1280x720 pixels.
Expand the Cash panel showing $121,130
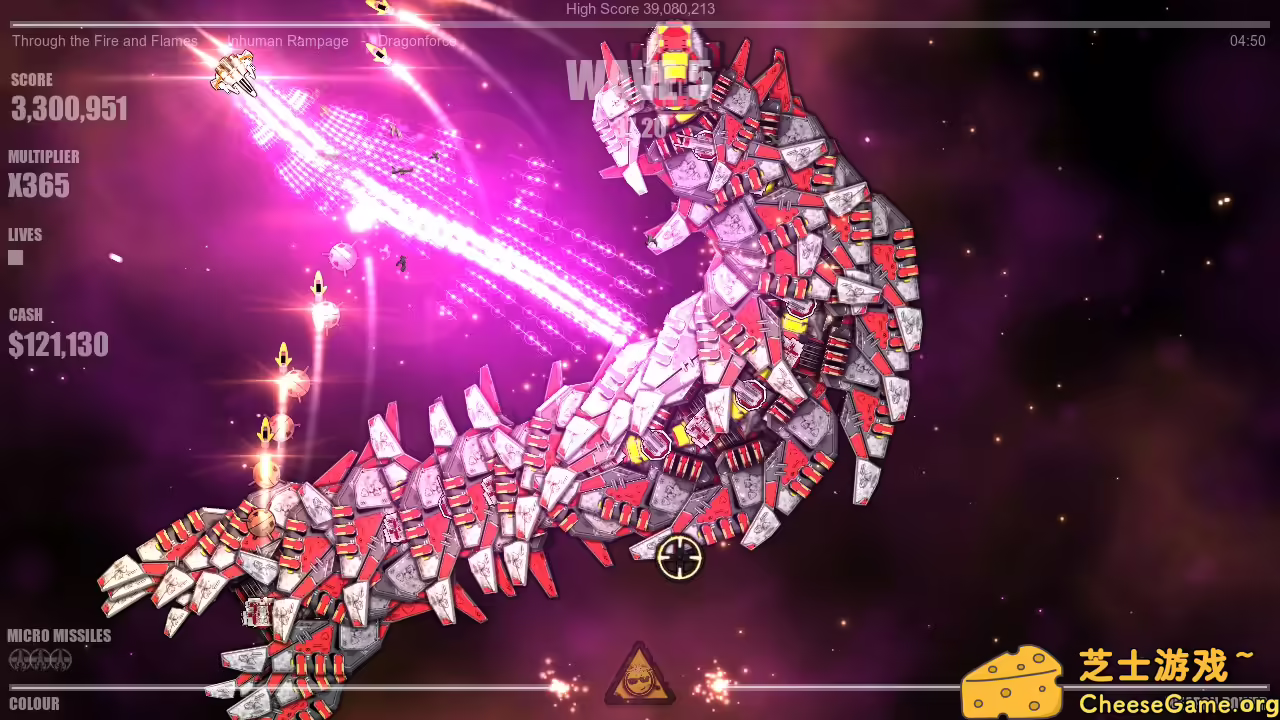point(58,344)
